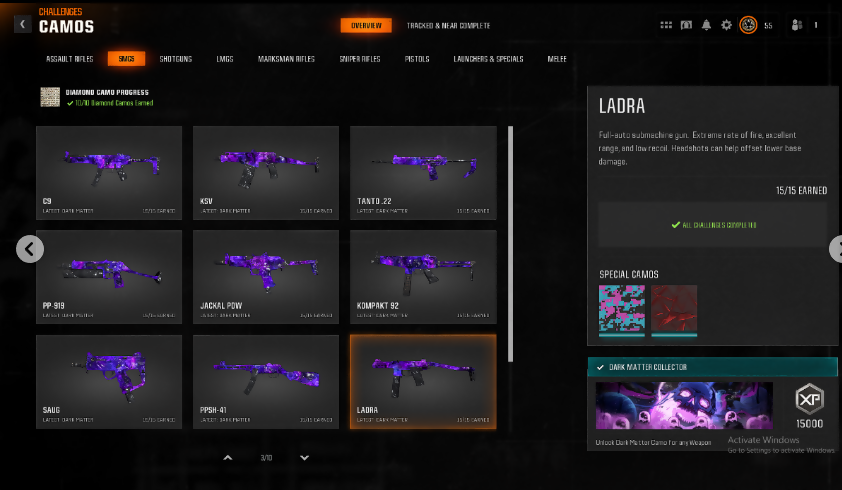Select the Tanto .22 weapon tile

pos(423,172)
